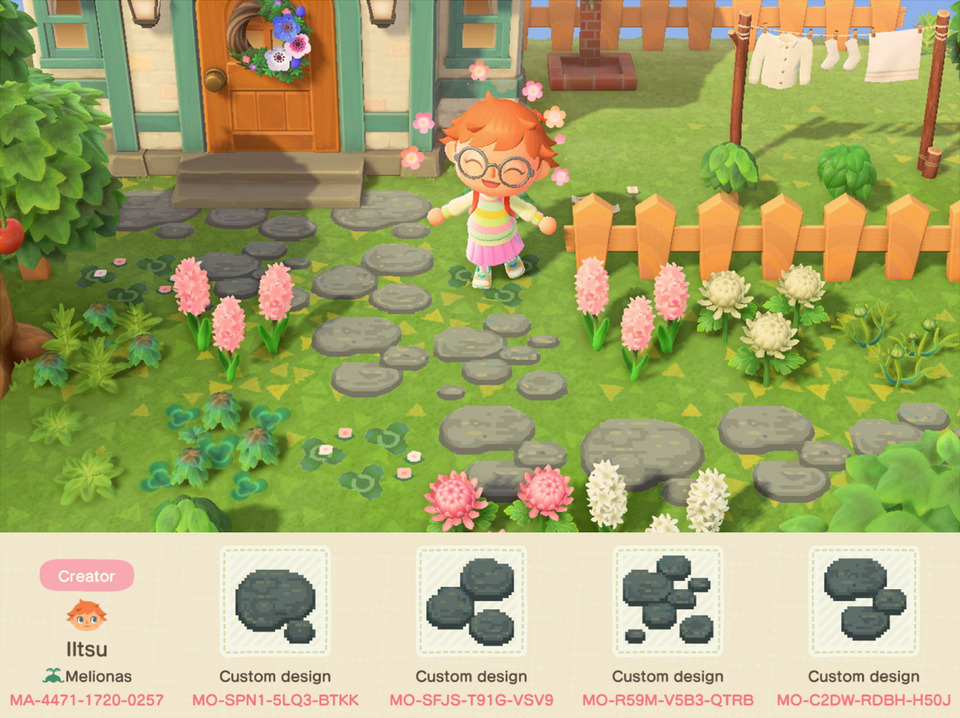Select the design thumbnail above code MO-C2DW-RDBH-H50J
960x718 pixels.
(863, 602)
